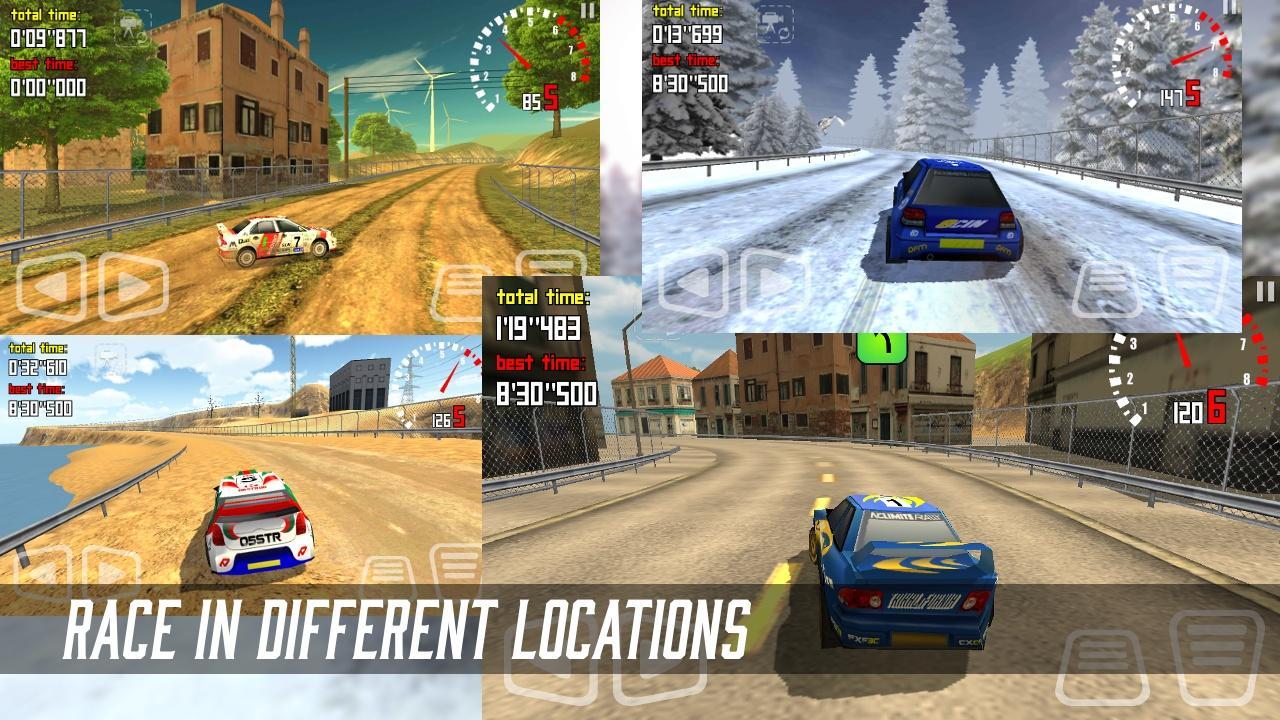The image size is (1280, 720).
Task: Tap the camera icon in the farmhouse panel
Action: coord(131,28)
